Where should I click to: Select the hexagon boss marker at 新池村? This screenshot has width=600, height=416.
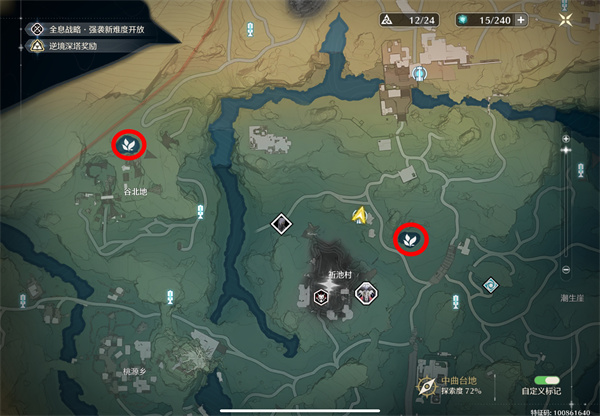pyautogui.click(x=322, y=296)
